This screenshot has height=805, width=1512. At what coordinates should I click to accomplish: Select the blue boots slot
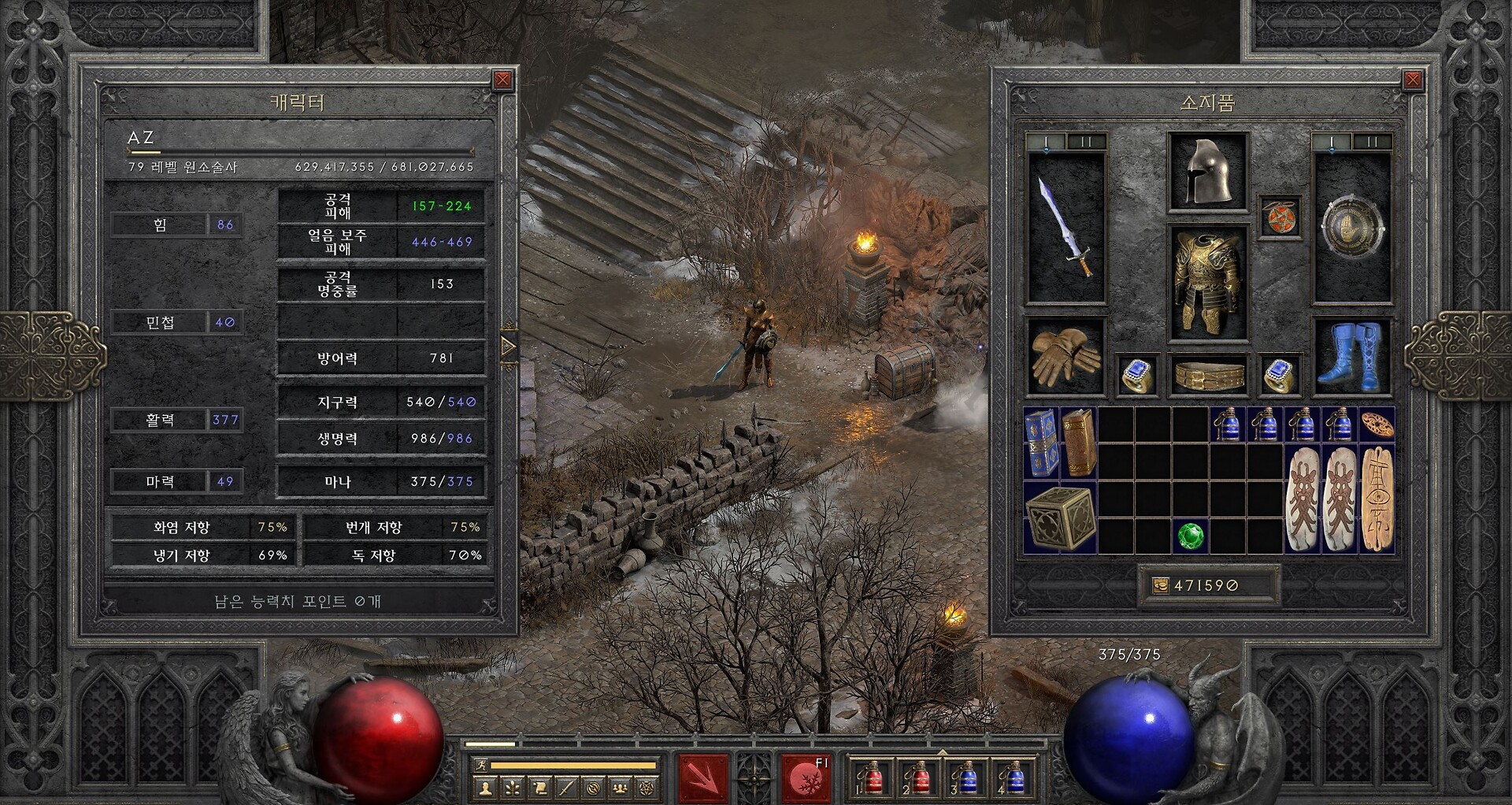click(1352, 357)
